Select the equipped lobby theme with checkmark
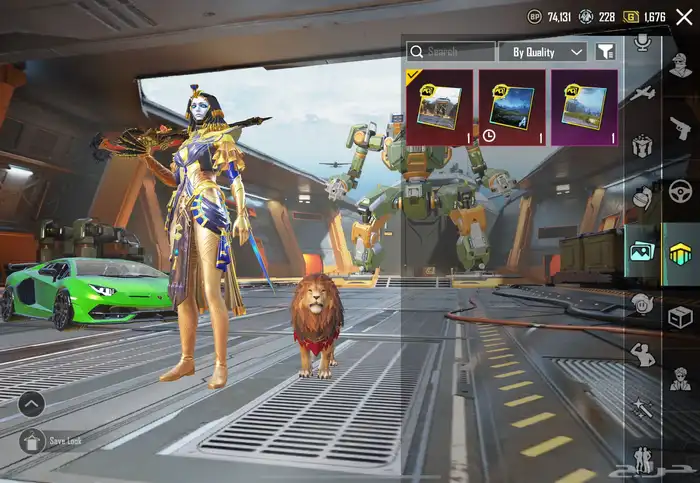Image resolution: width=700 pixels, height=483 pixels. pyautogui.click(x=439, y=108)
